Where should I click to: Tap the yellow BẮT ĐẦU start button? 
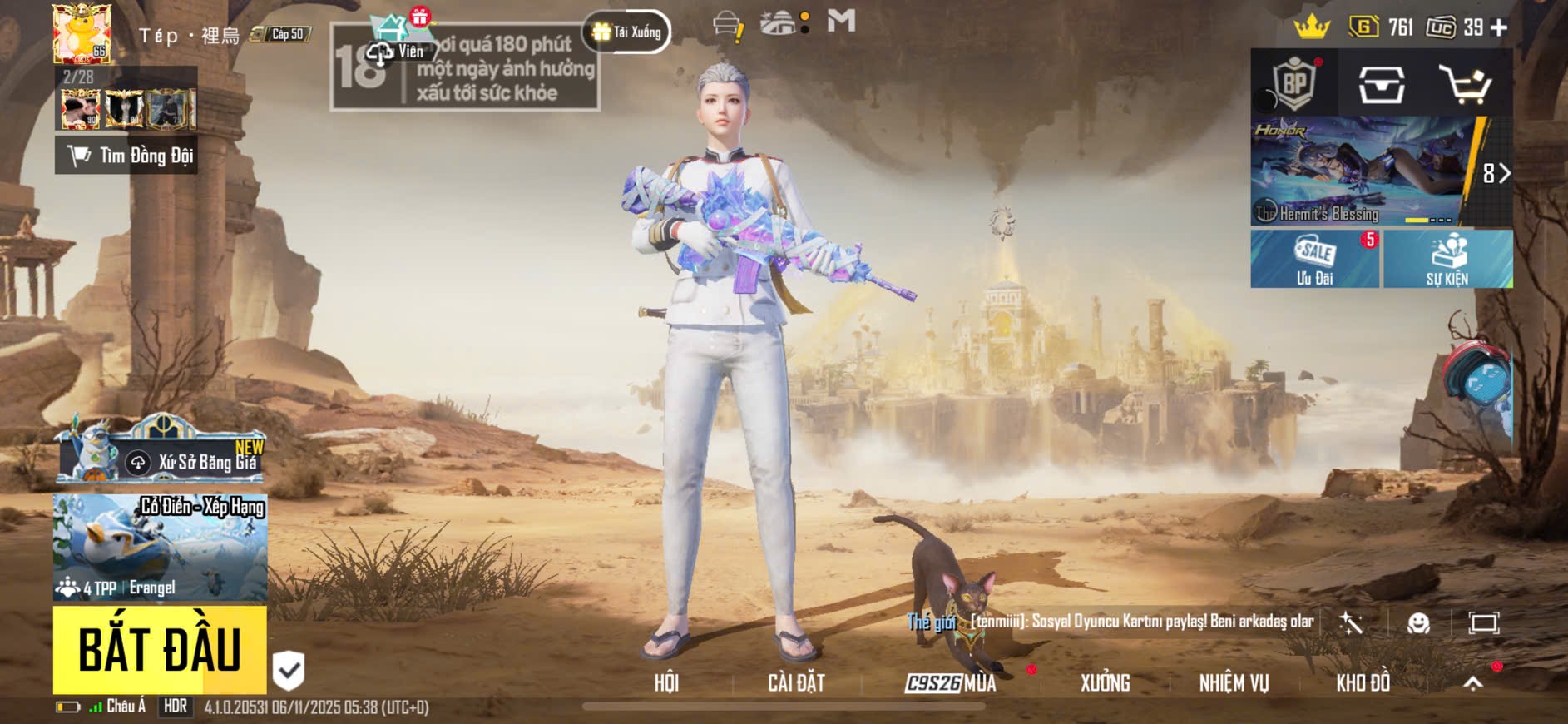(x=160, y=649)
